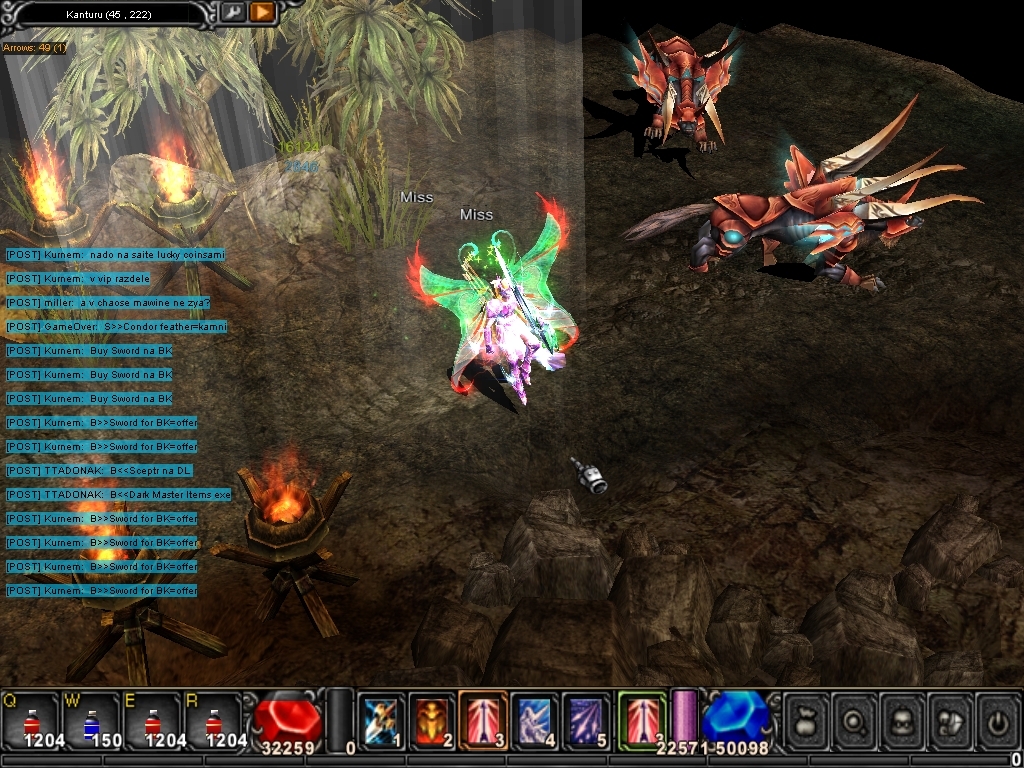Viewport: 1024px width, 768px height.
Task: Select skill slot 5, the purple multi-arrow skill
Action: click(x=585, y=720)
